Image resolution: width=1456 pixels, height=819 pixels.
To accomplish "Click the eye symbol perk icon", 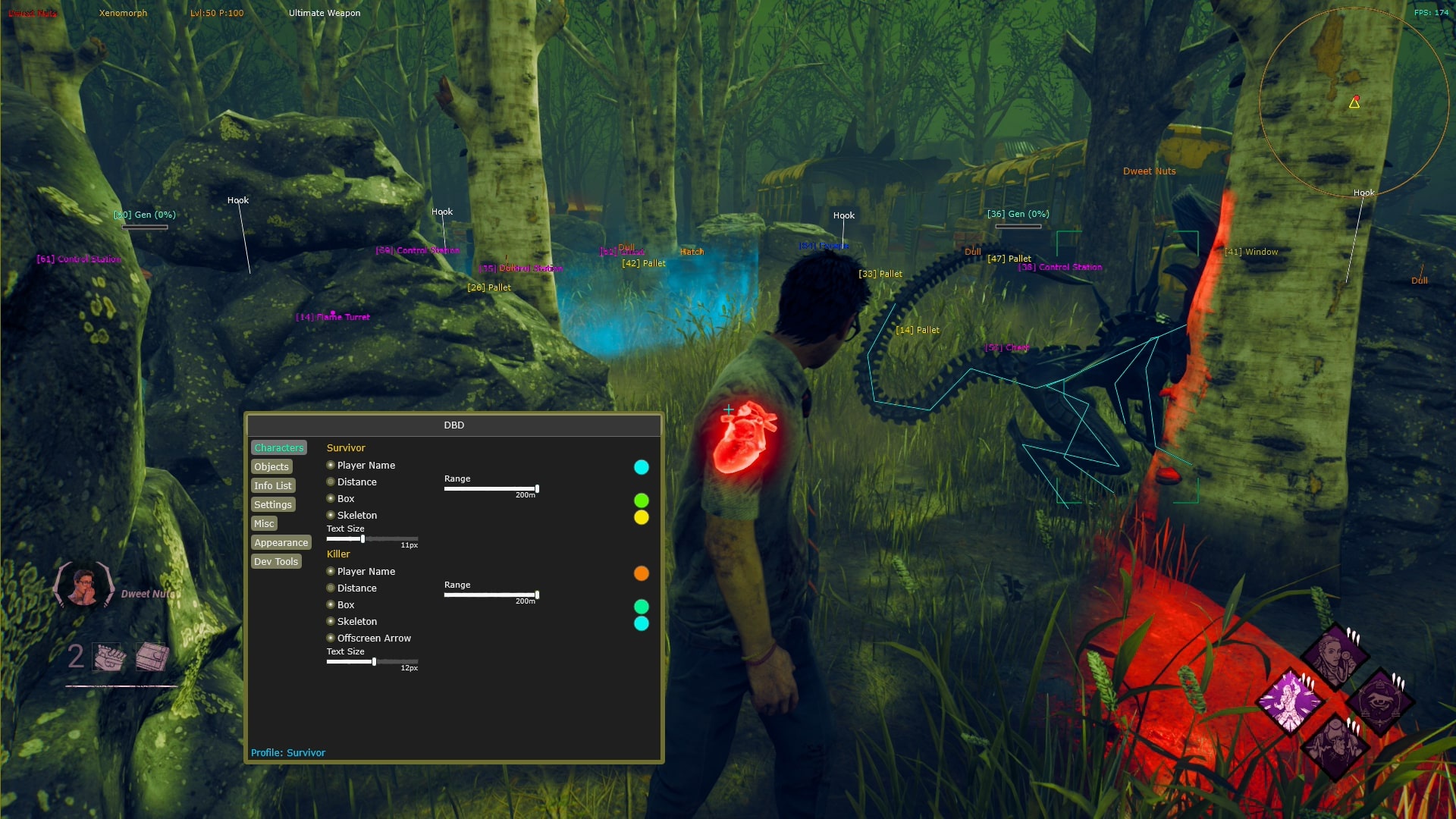I will (1381, 701).
